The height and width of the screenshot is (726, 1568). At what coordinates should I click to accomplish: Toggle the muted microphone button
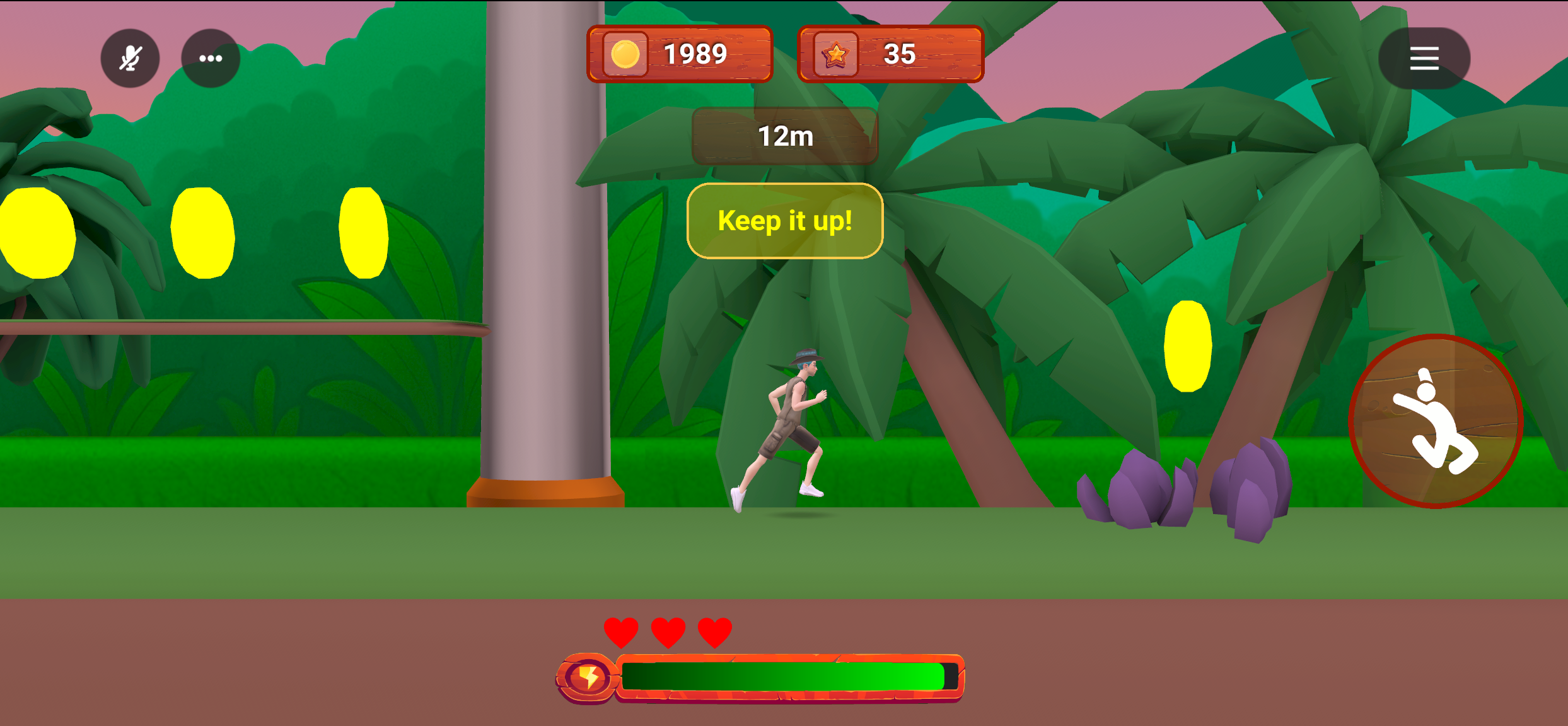pyautogui.click(x=130, y=58)
